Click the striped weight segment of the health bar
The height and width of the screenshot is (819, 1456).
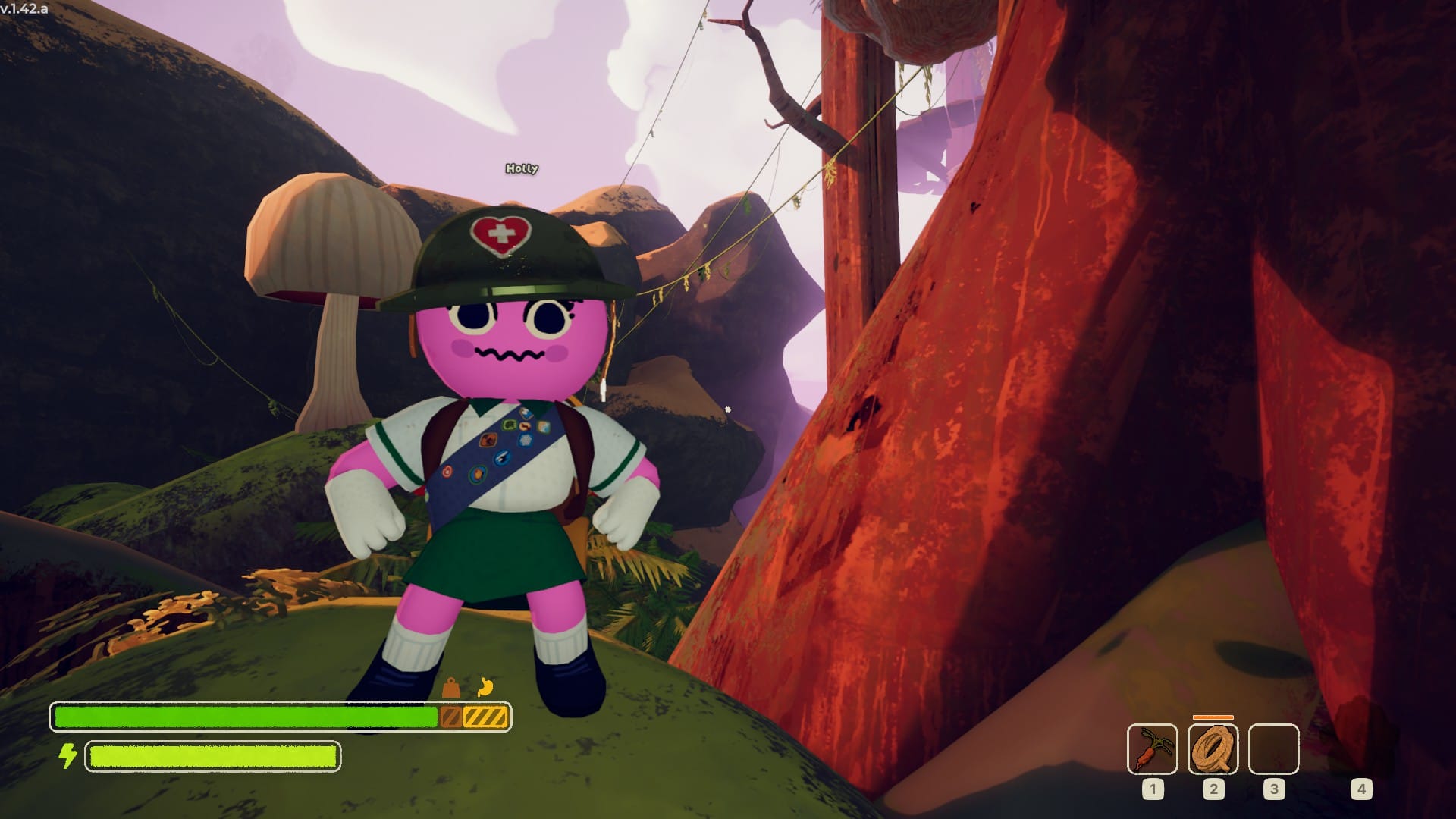(x=452, y=715)
